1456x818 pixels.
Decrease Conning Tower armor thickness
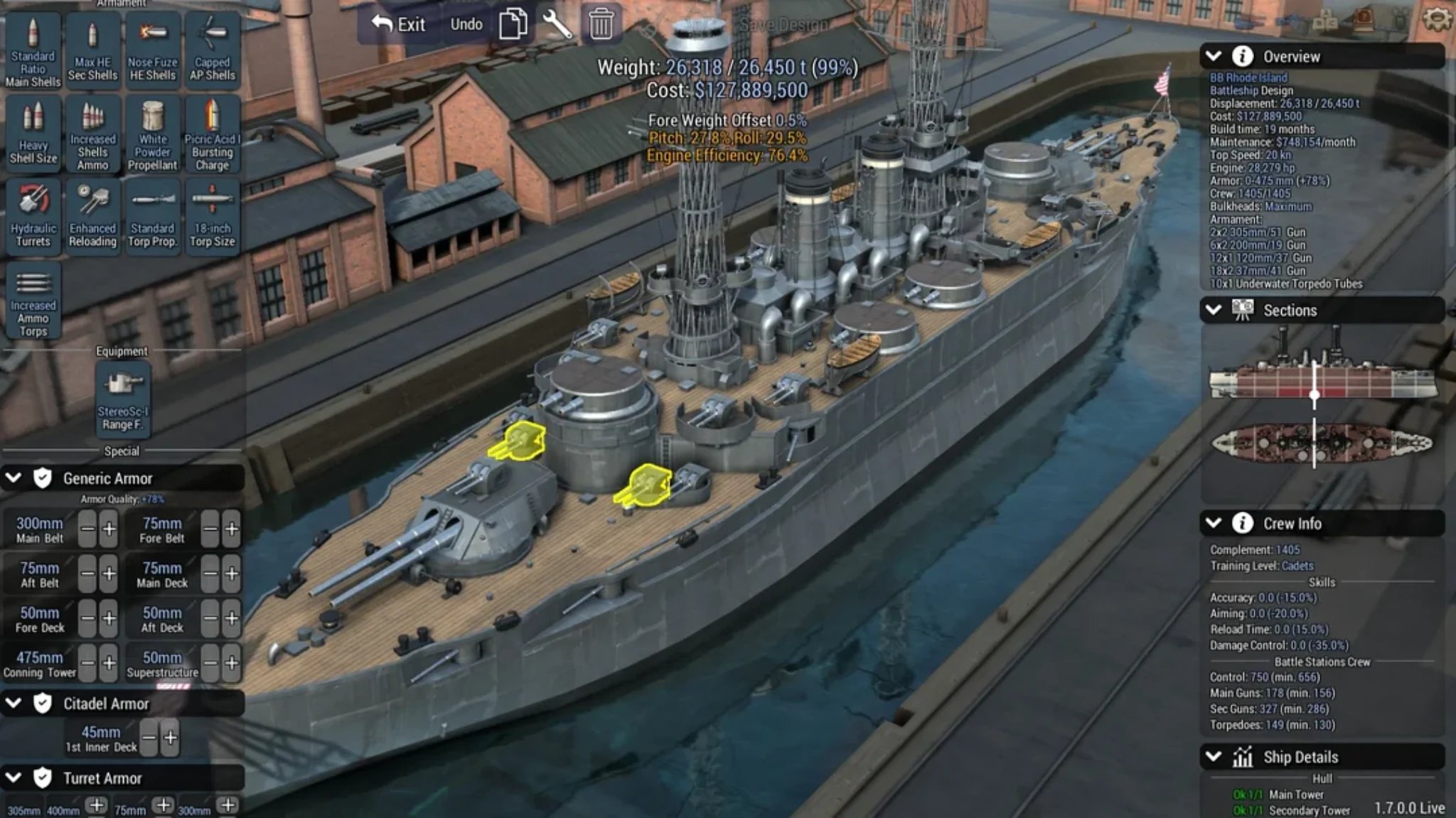tap(87, 663)
